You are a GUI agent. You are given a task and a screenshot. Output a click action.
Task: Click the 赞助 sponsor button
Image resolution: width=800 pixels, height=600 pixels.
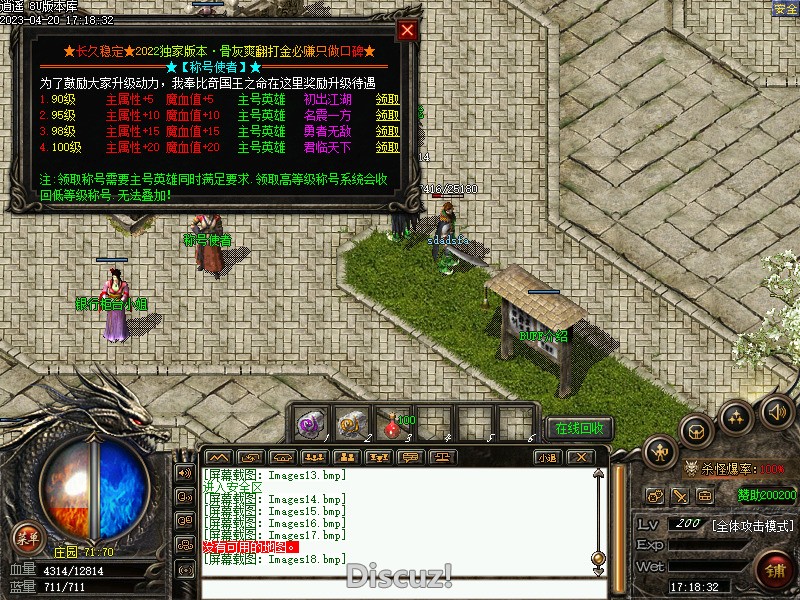[766, 495]
